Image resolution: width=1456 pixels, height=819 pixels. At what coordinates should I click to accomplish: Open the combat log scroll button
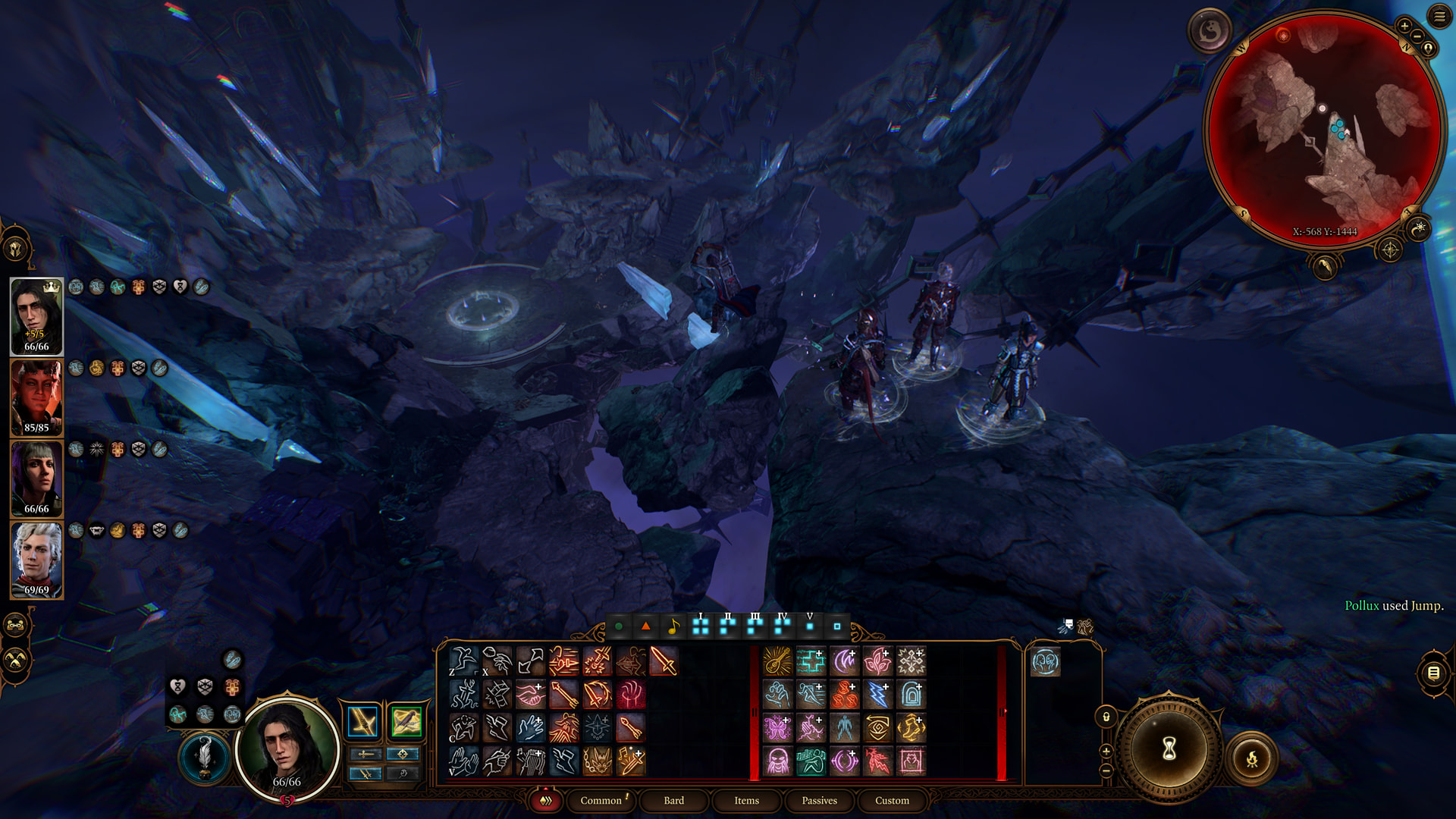[x=1433, y=673]
